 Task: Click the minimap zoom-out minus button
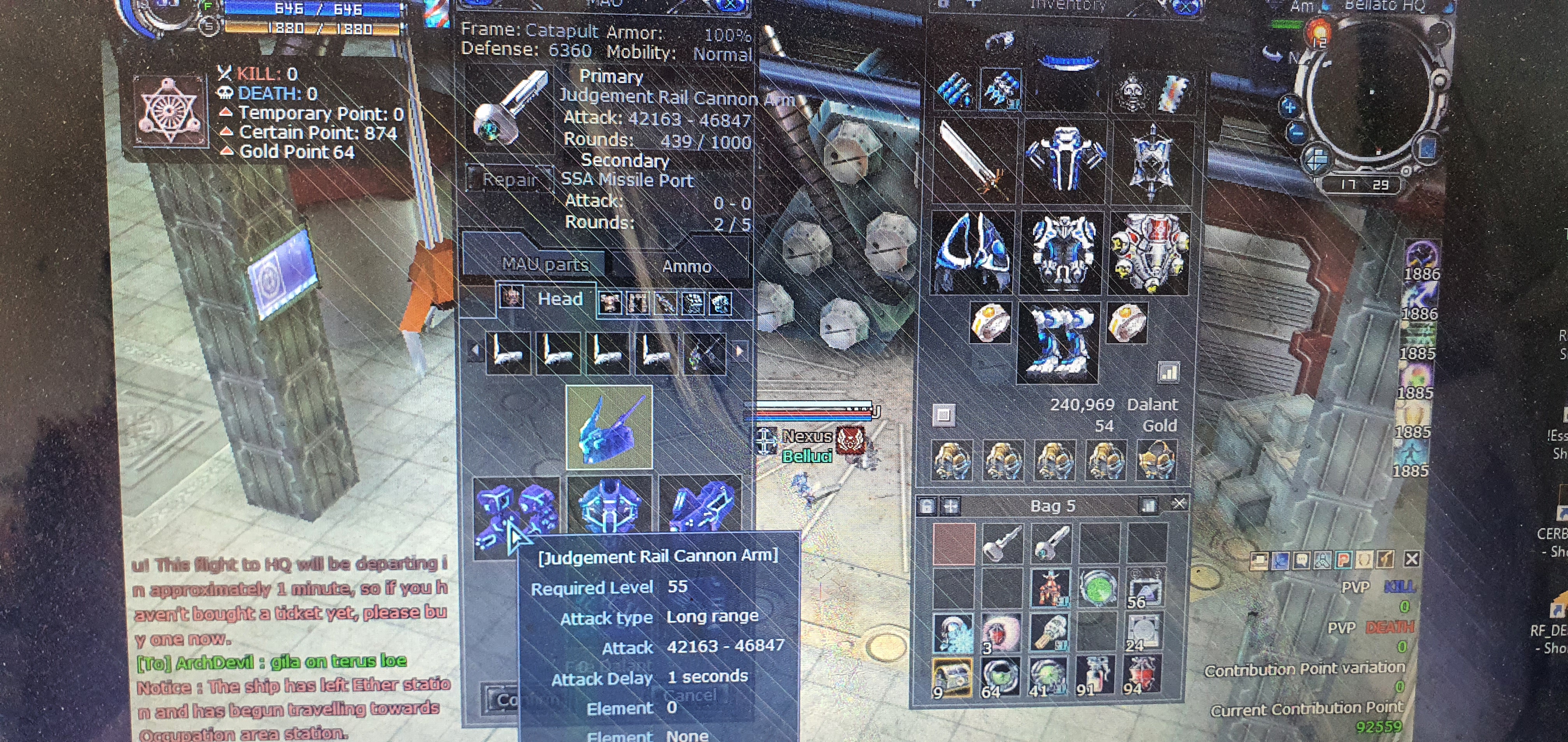pyautogui.click(x=1297, y=131)
